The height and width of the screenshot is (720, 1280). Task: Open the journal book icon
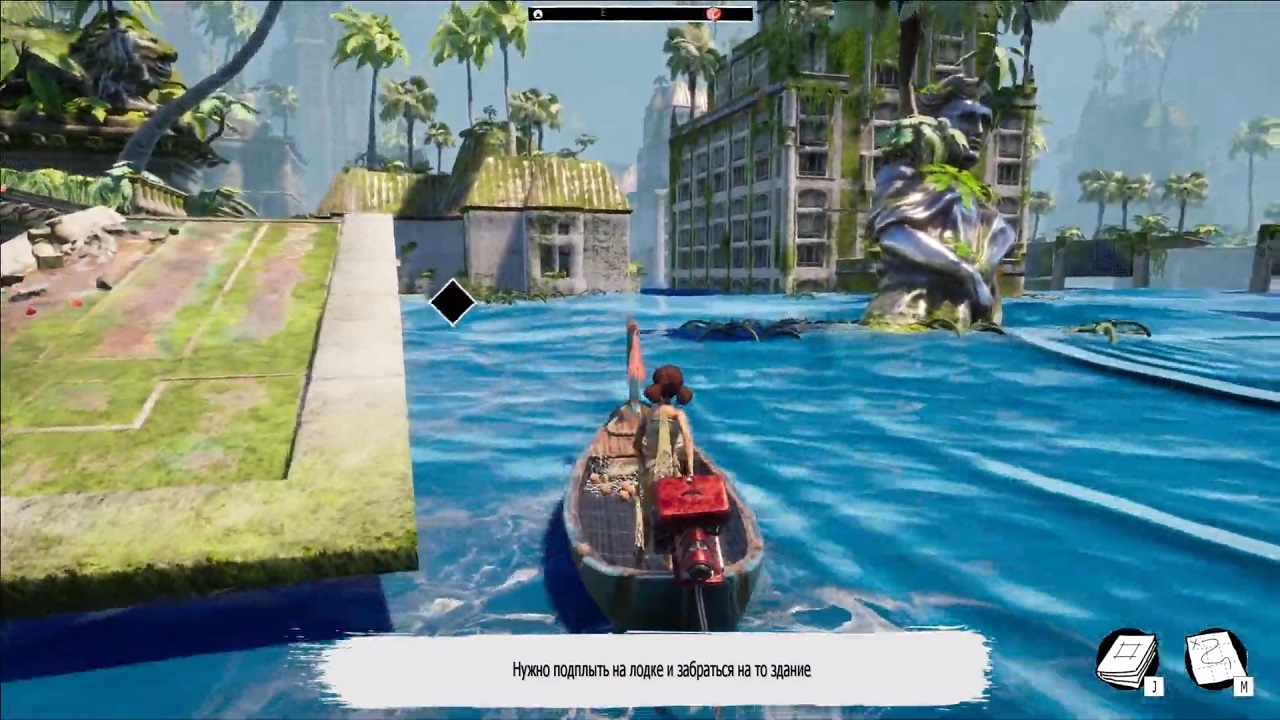pyautogui.click(x=1127, y=659)
